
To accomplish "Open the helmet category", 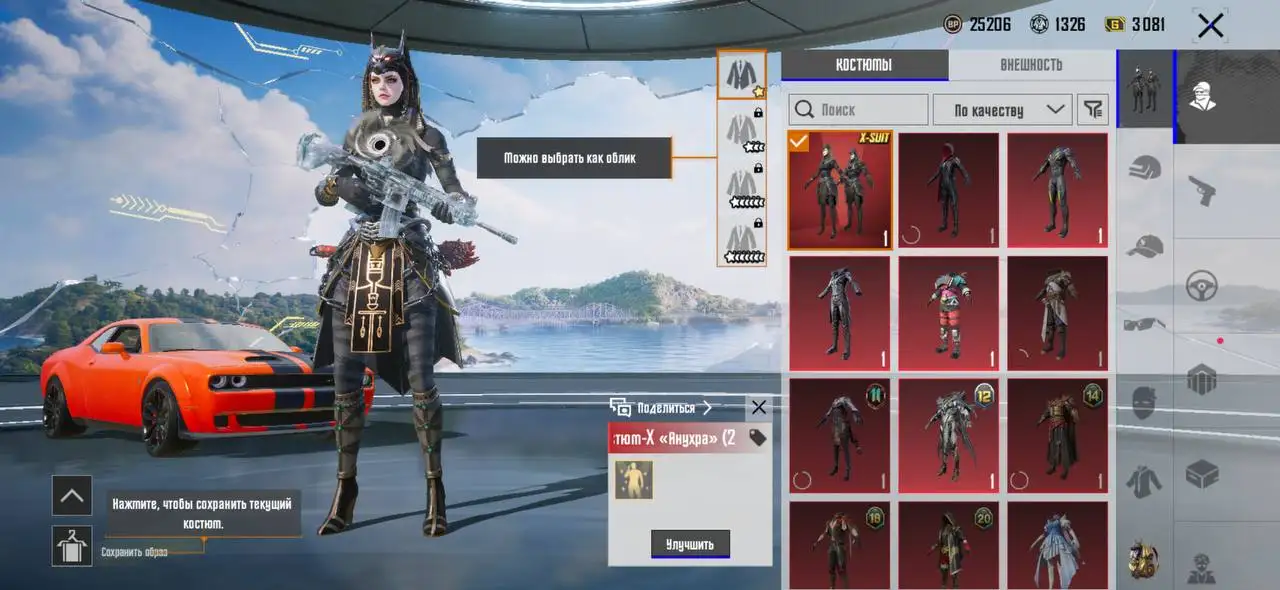I will (1144, 167).
